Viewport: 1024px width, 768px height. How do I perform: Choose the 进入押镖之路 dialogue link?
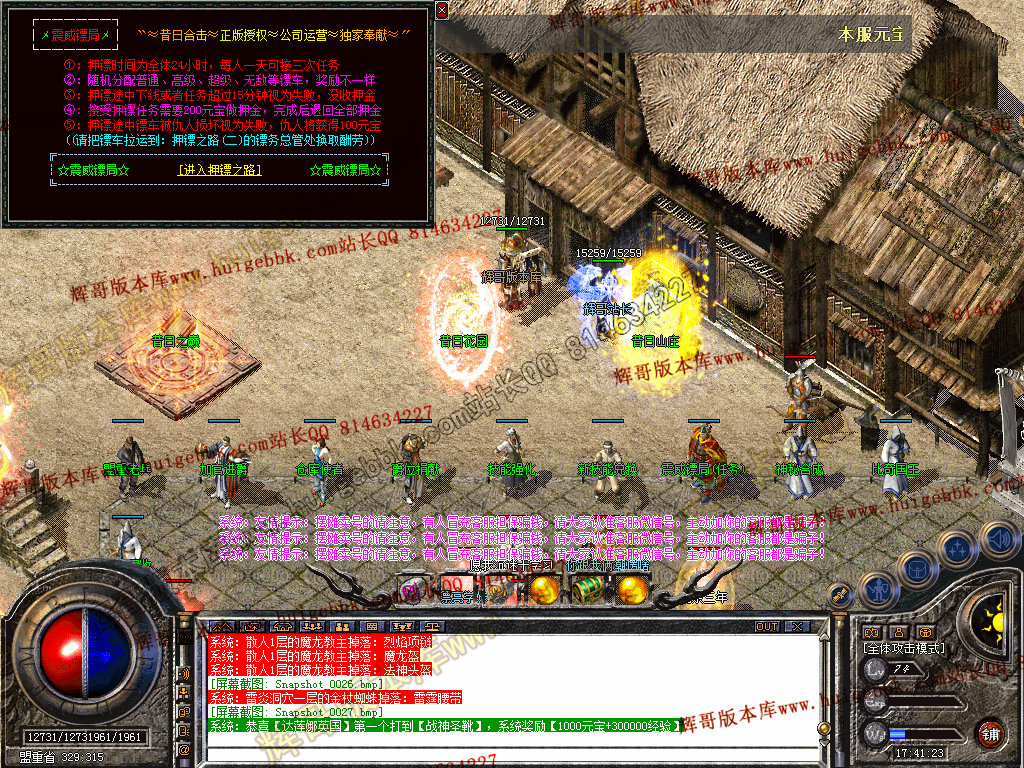(x=219, y=170)
